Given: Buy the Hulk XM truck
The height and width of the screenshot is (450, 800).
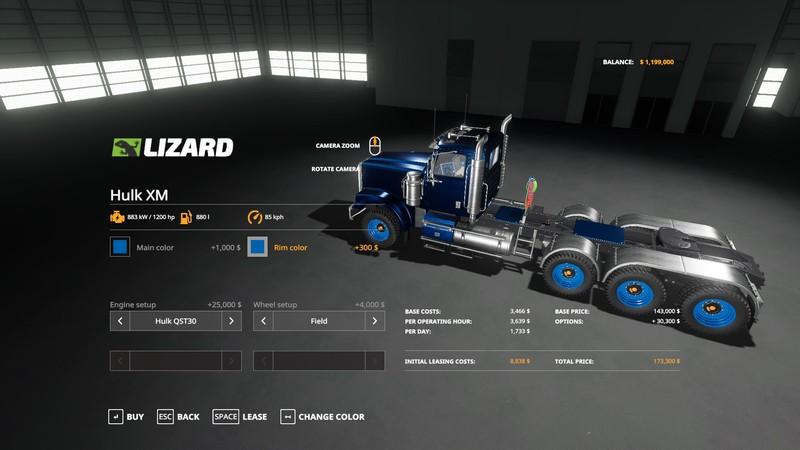Looking at the screenshot, I should point(126,416).
